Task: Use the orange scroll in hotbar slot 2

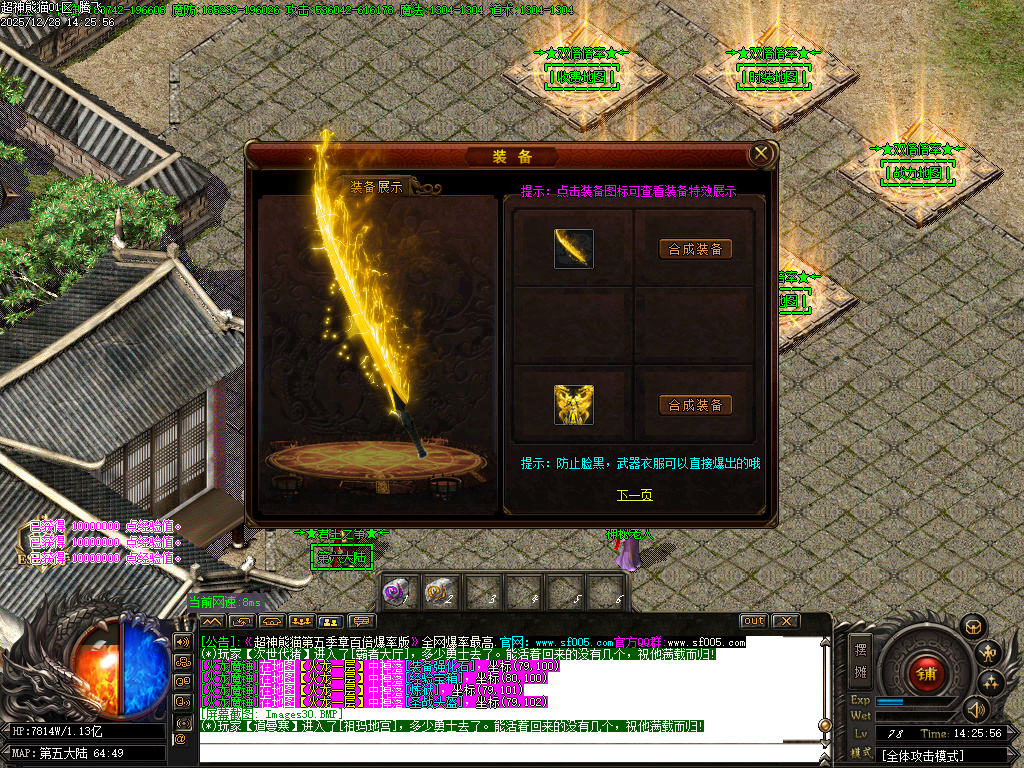Action: (x=438, y=592)
